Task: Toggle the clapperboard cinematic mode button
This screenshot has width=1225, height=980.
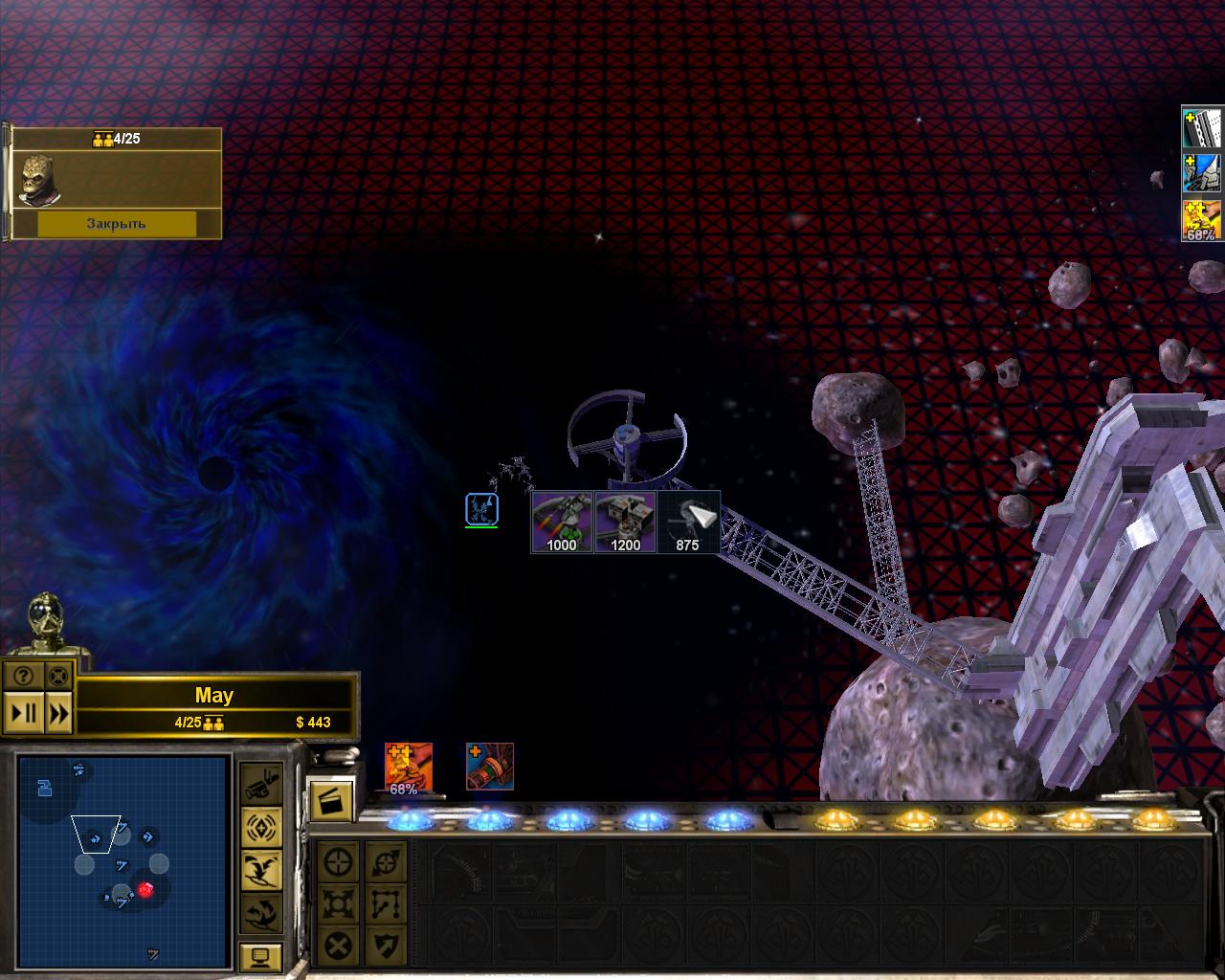Action: (331, 800)
